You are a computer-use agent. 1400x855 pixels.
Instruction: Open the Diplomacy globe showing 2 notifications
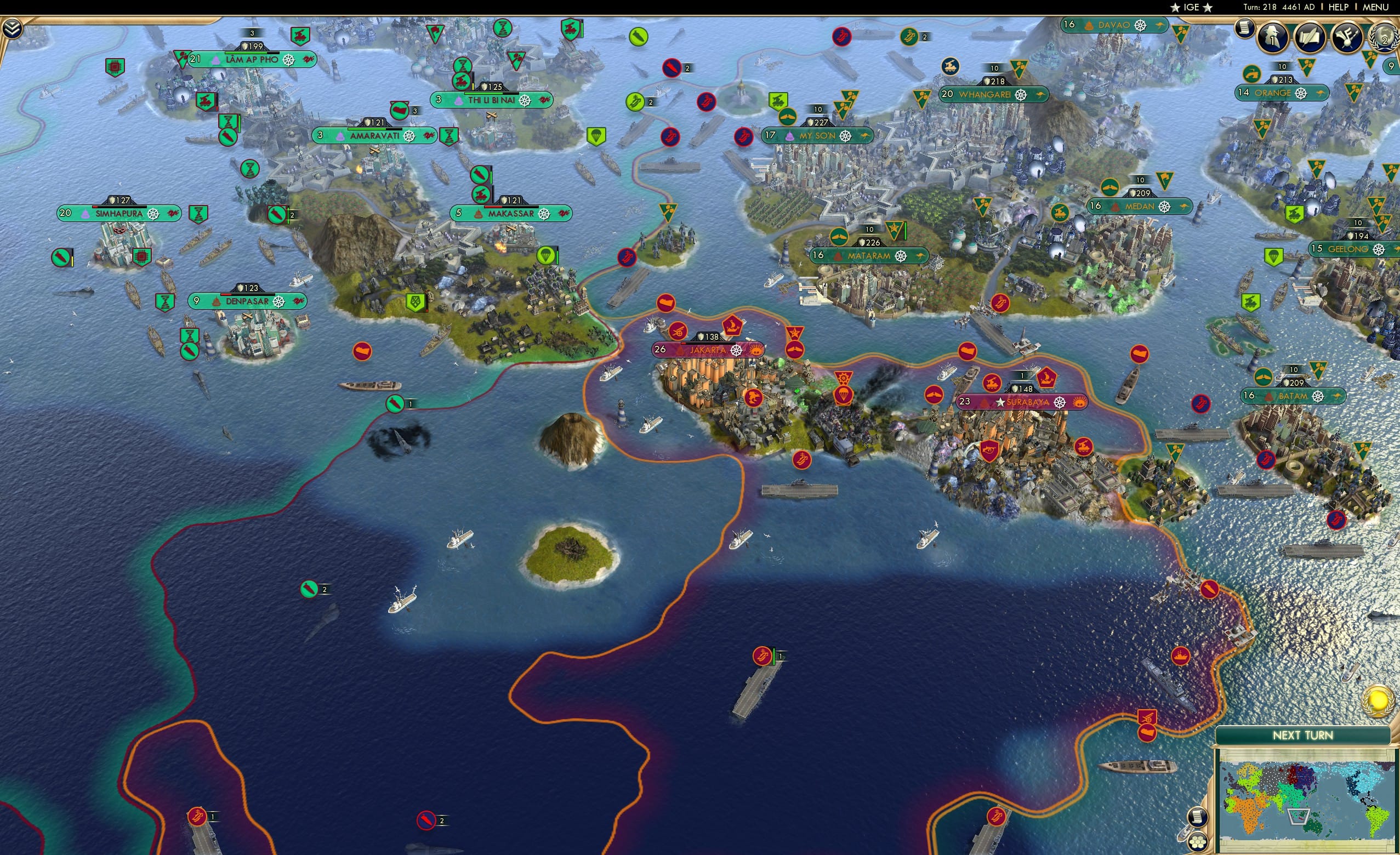1384,37
